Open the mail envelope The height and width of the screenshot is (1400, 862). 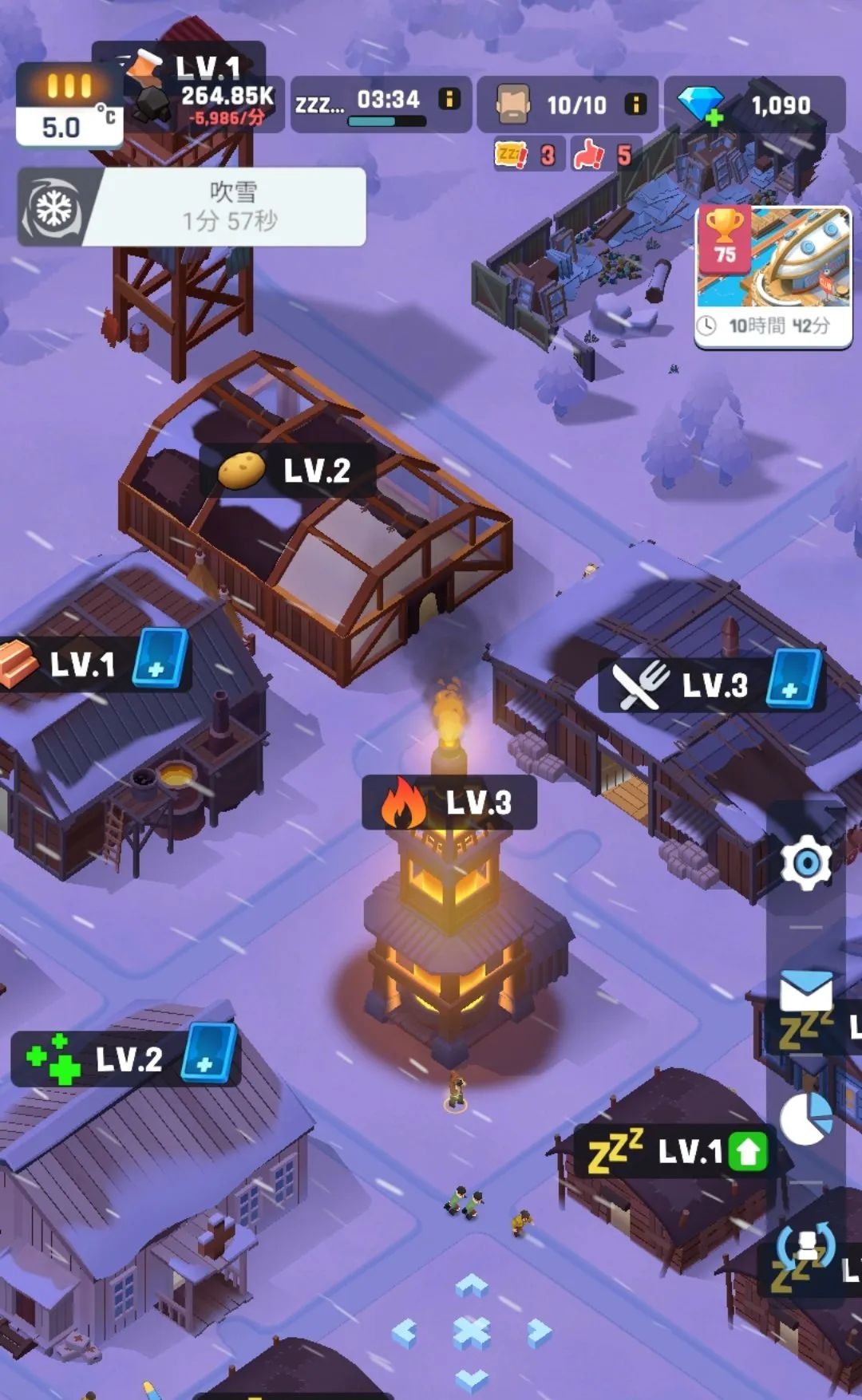point(806,993)
